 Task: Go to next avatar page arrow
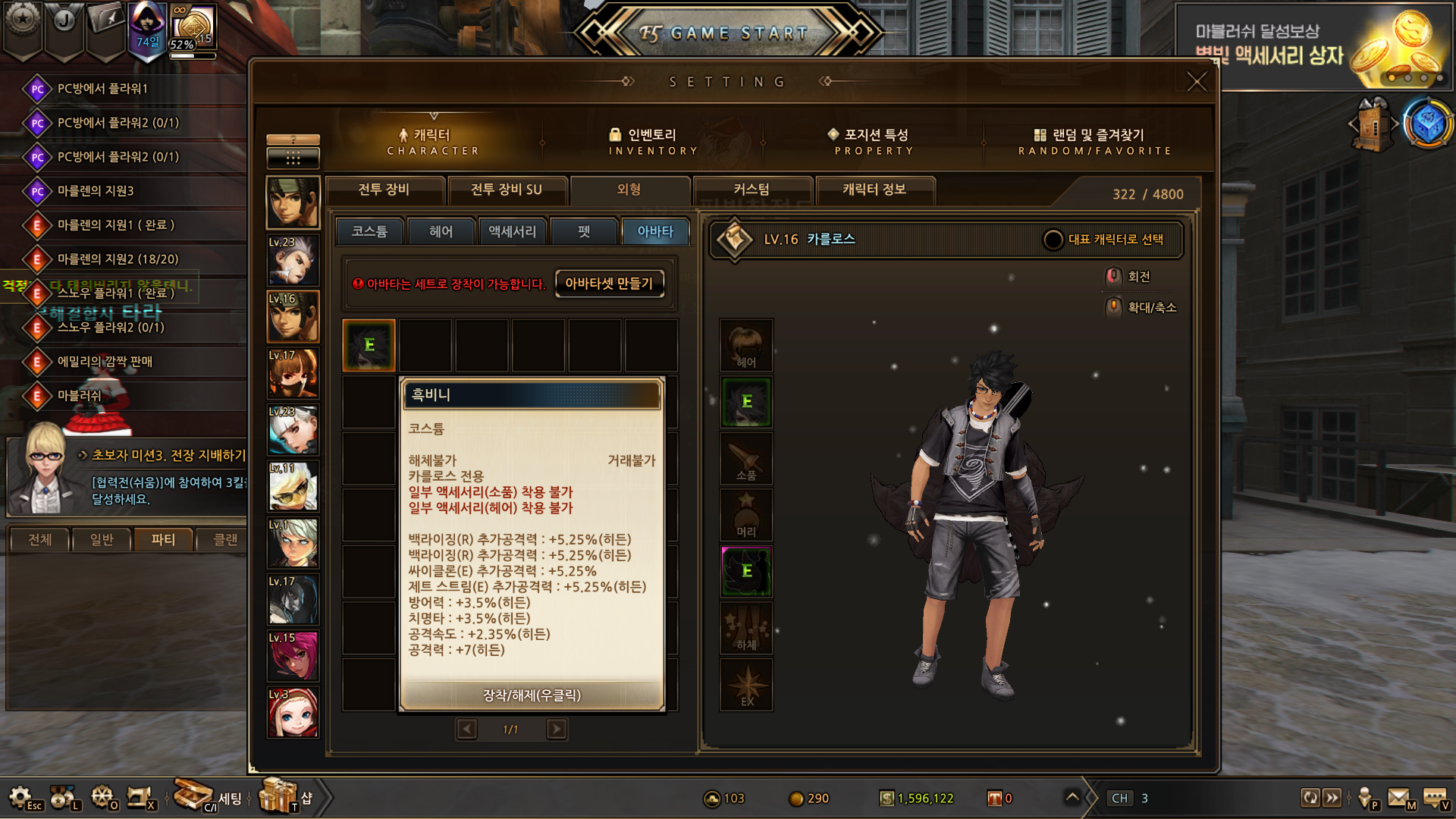tap(557, 730)
